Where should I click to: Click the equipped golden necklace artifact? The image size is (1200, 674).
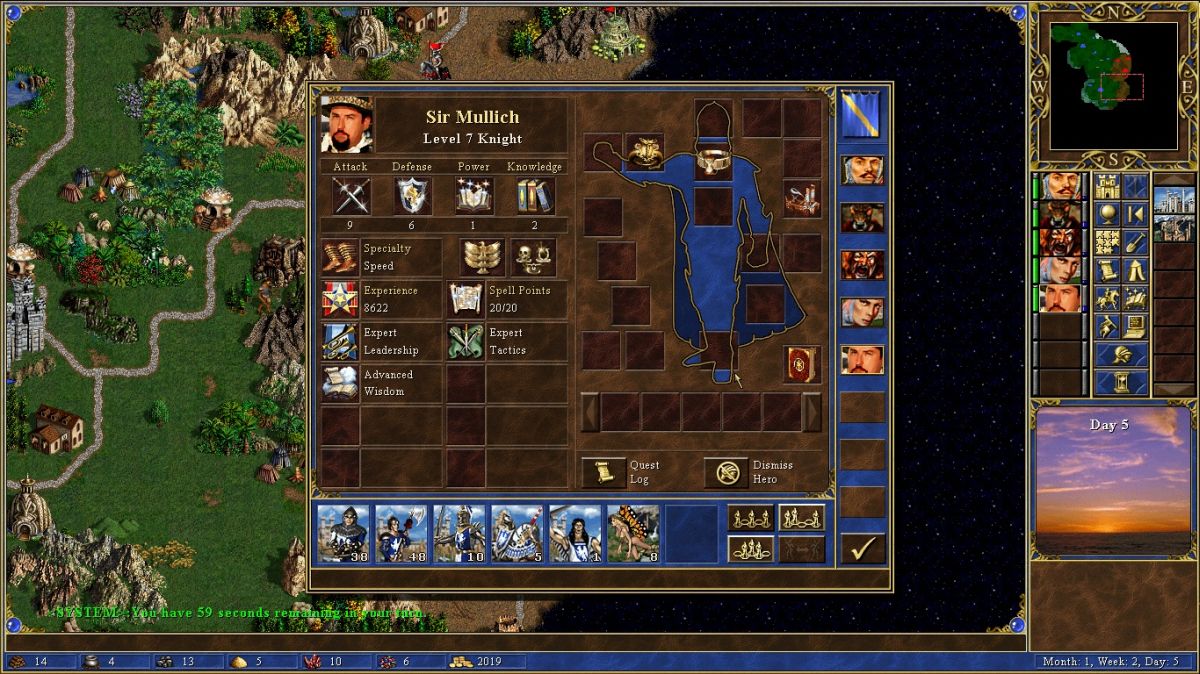coord(713,161)
